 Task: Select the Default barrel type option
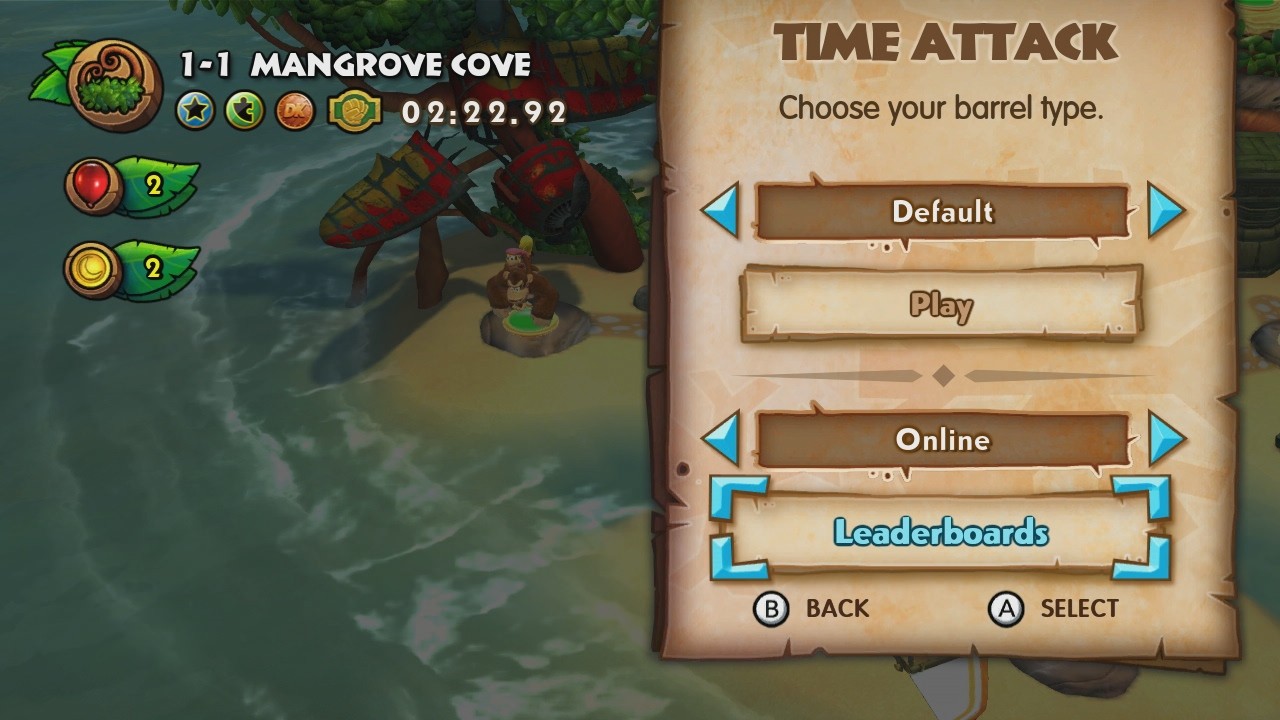943,211
